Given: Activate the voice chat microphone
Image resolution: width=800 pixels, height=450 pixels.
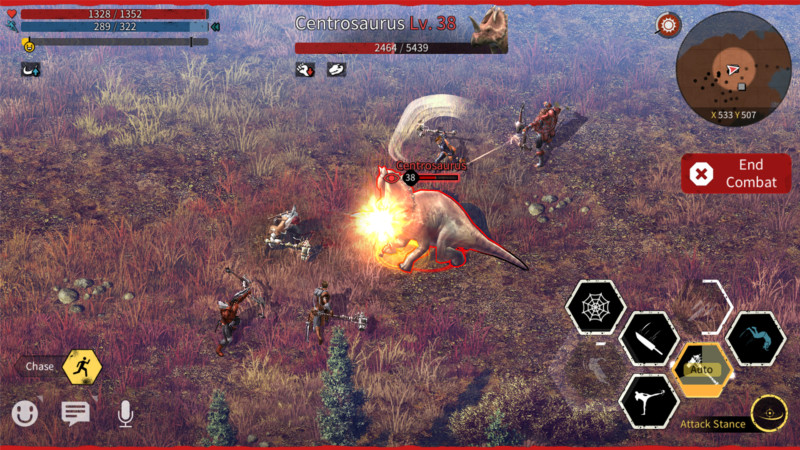Looking at the screenshot, I should [125, 412].
